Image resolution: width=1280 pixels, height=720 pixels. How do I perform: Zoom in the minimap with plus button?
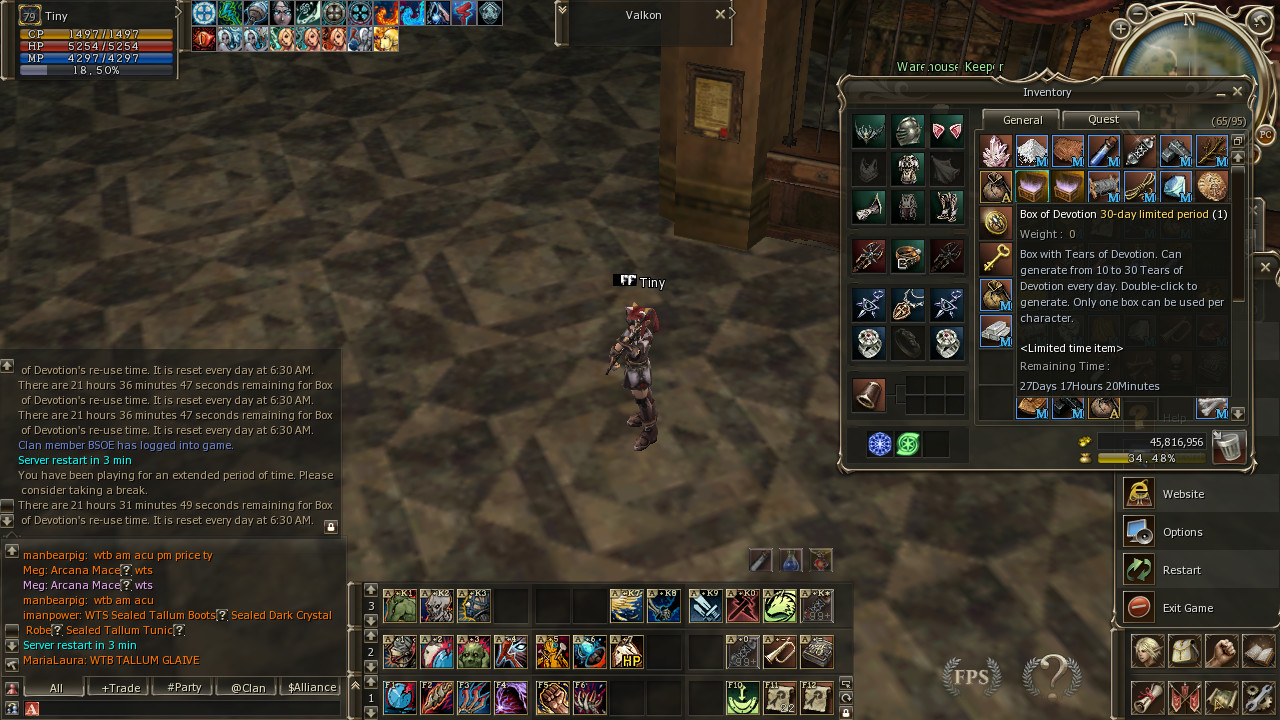(1120, 29)
